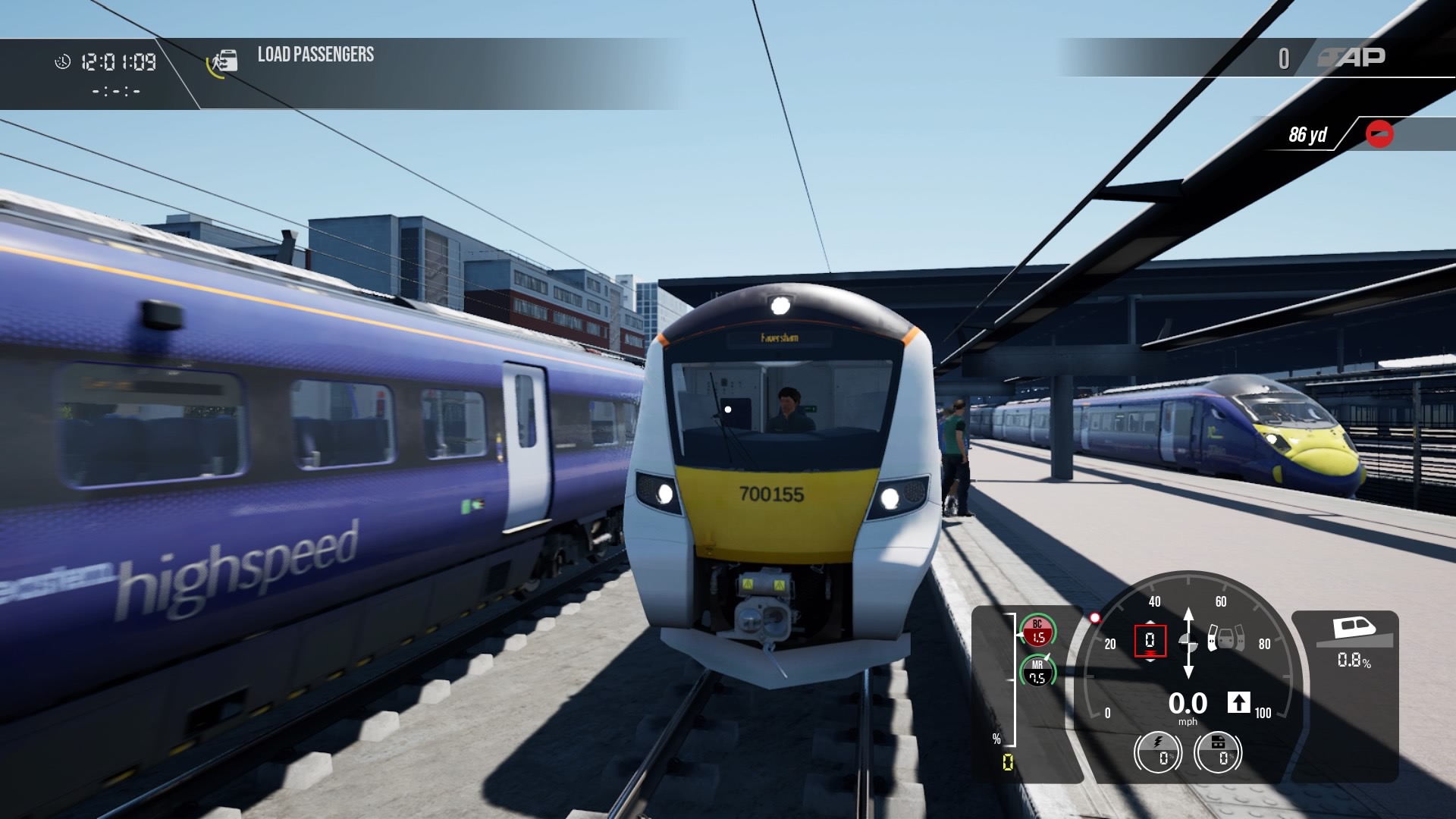Expand the speed limit box showing 0
This screenshot has height=819, width=1456.
(1150, 641)
